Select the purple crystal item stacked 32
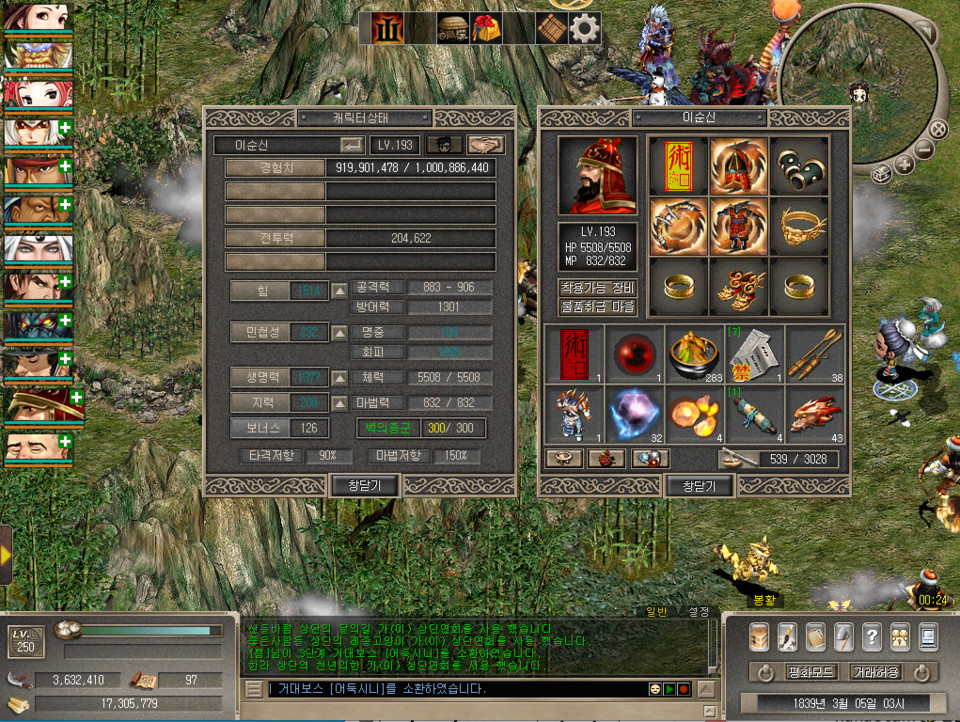This screenshot has width=960, height=722. coord(636,413)
